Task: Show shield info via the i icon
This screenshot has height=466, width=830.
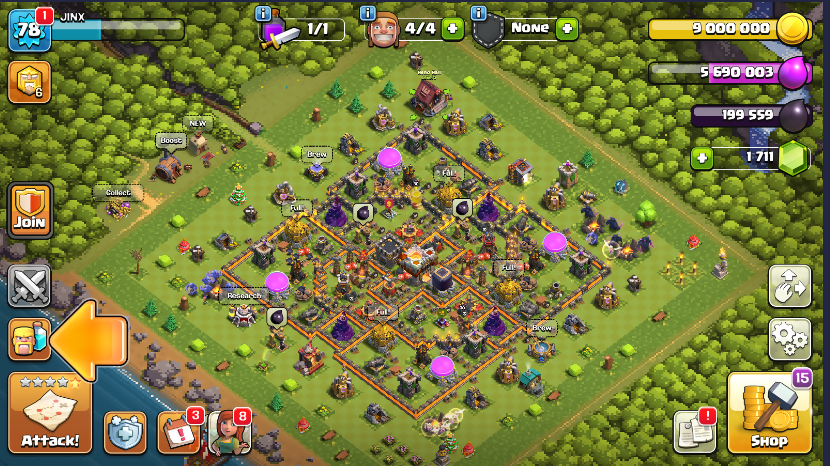Action: pos(478,13)
